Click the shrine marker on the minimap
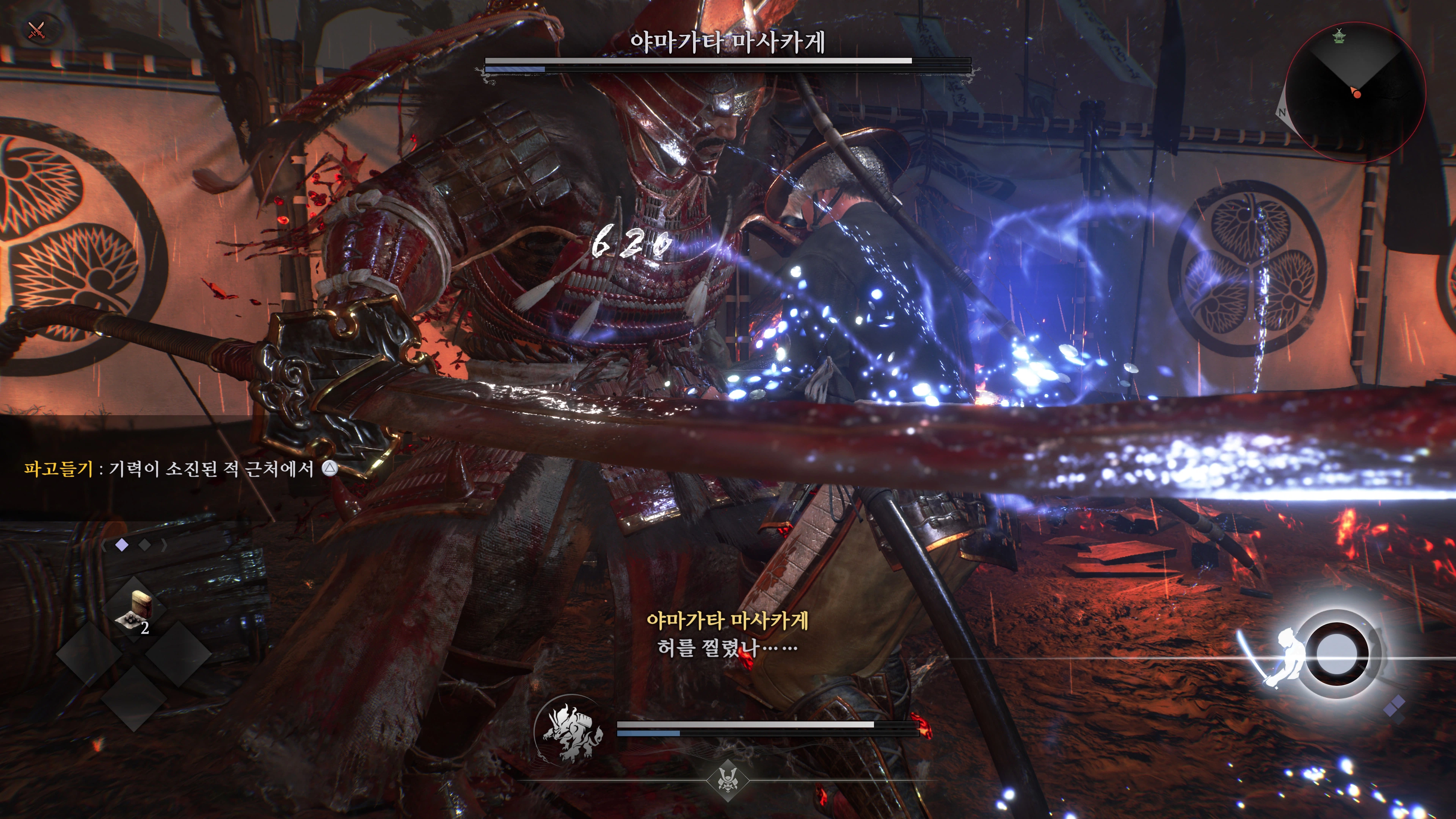 [x=1339, y=36]
